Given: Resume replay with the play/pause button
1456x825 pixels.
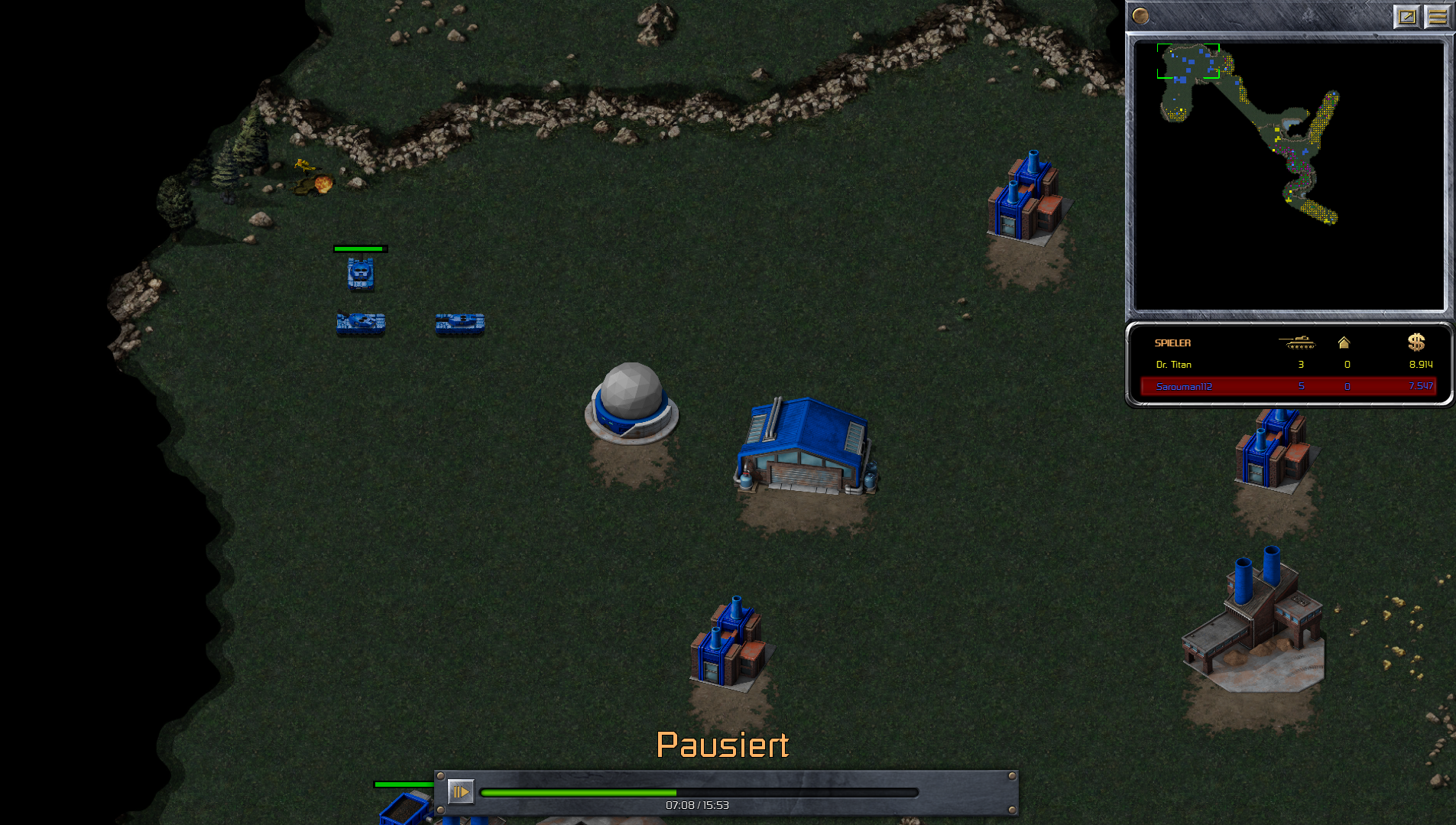Looking at the screenshot, I should pyautogui.click(x=460, y=791).
